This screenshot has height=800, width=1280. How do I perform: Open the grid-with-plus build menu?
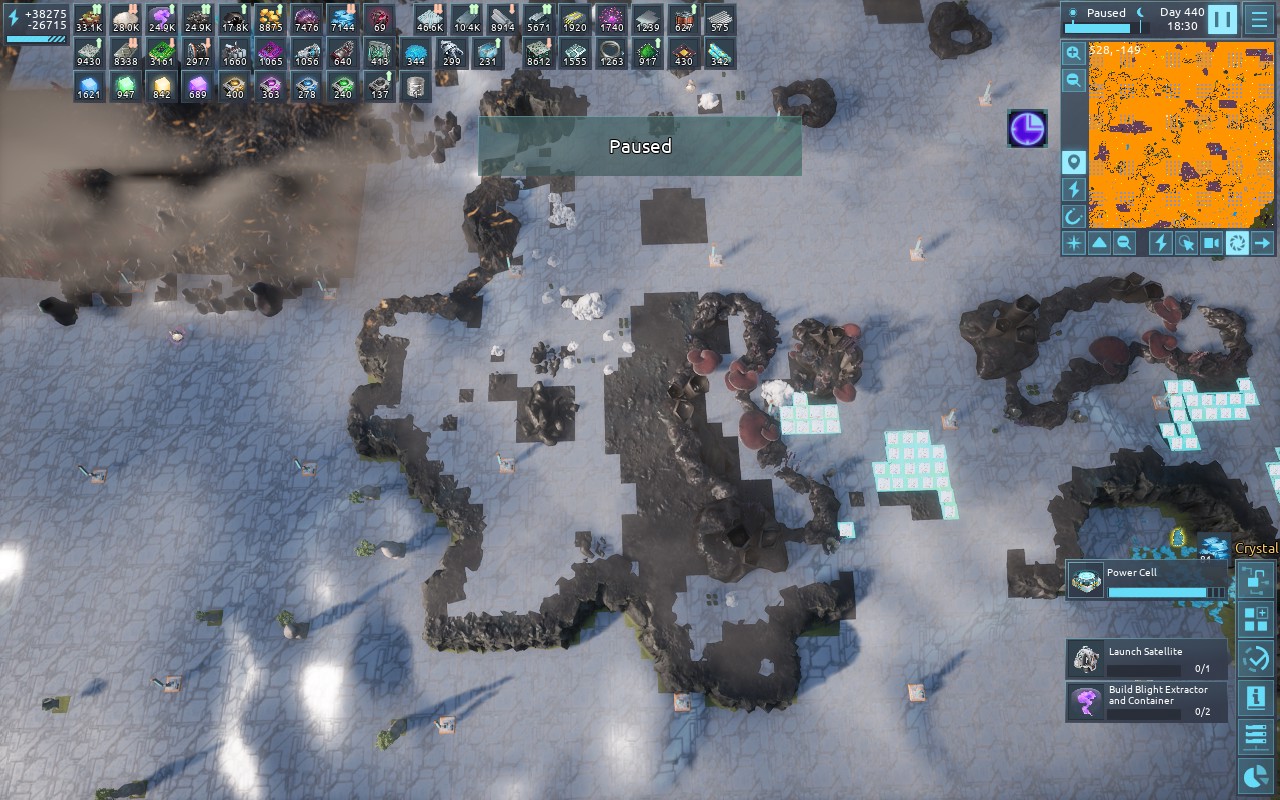pos(1255,619)
